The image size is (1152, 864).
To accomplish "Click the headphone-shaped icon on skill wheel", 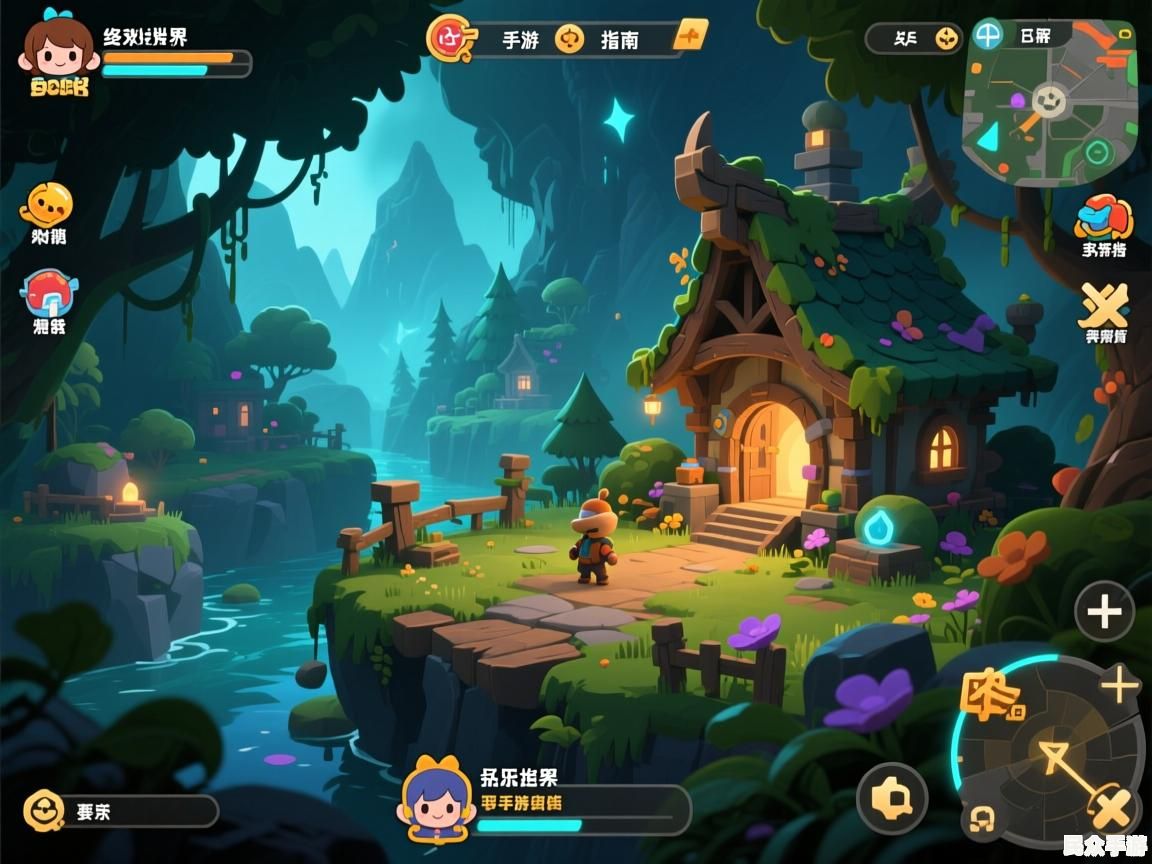I will tap(984, 820).
